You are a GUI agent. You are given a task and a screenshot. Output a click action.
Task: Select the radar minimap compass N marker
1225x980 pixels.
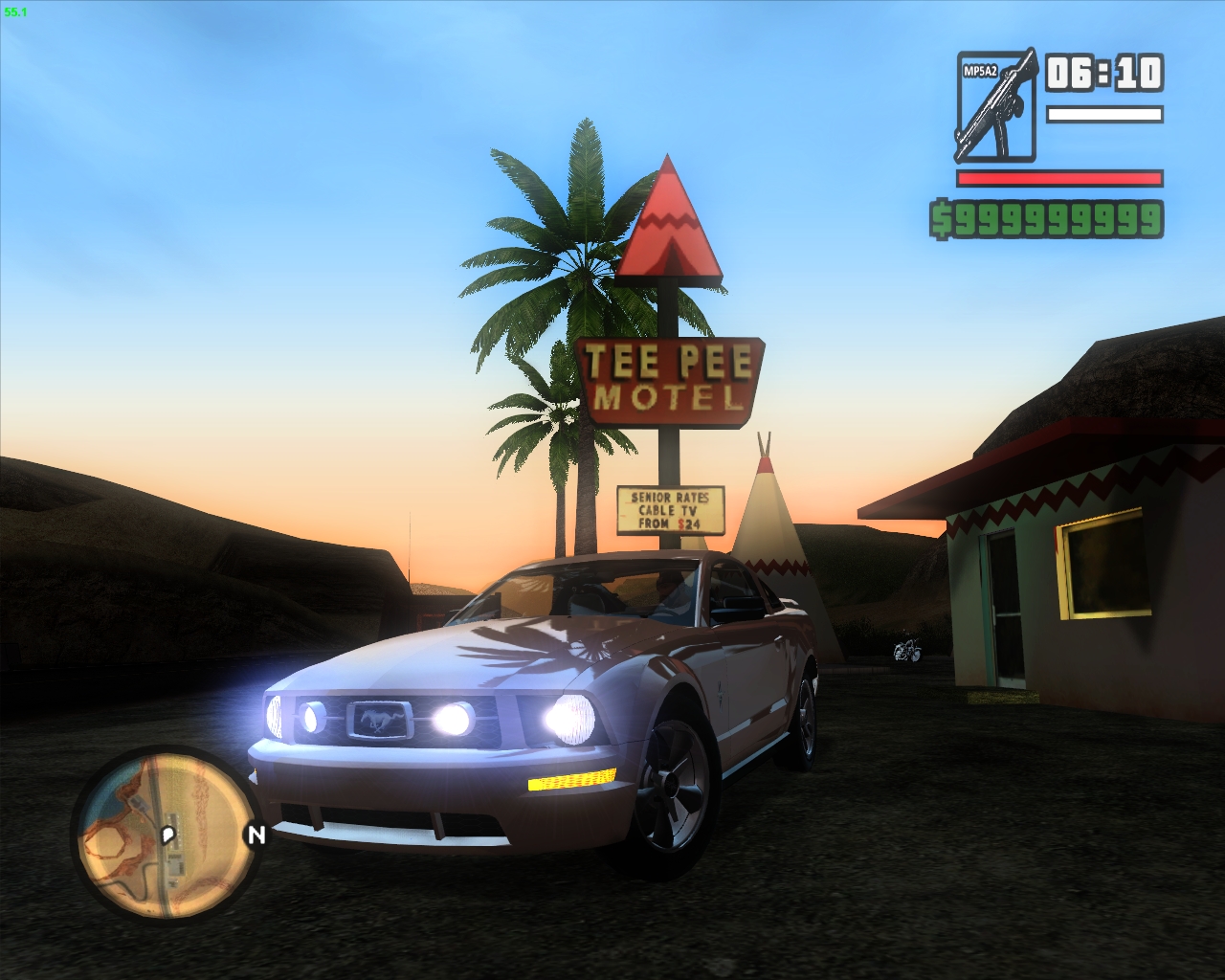tap(255, 835)
